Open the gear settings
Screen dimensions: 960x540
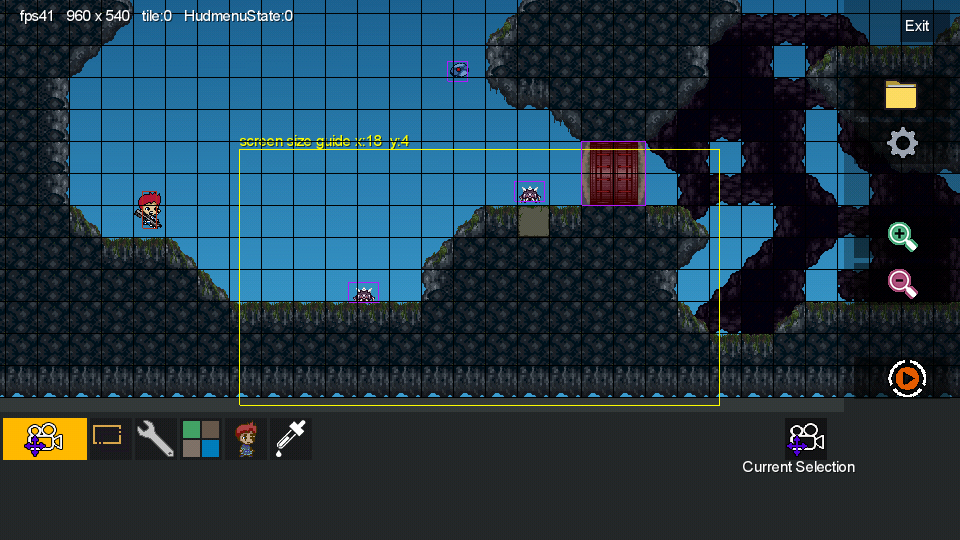click(902, 143)
